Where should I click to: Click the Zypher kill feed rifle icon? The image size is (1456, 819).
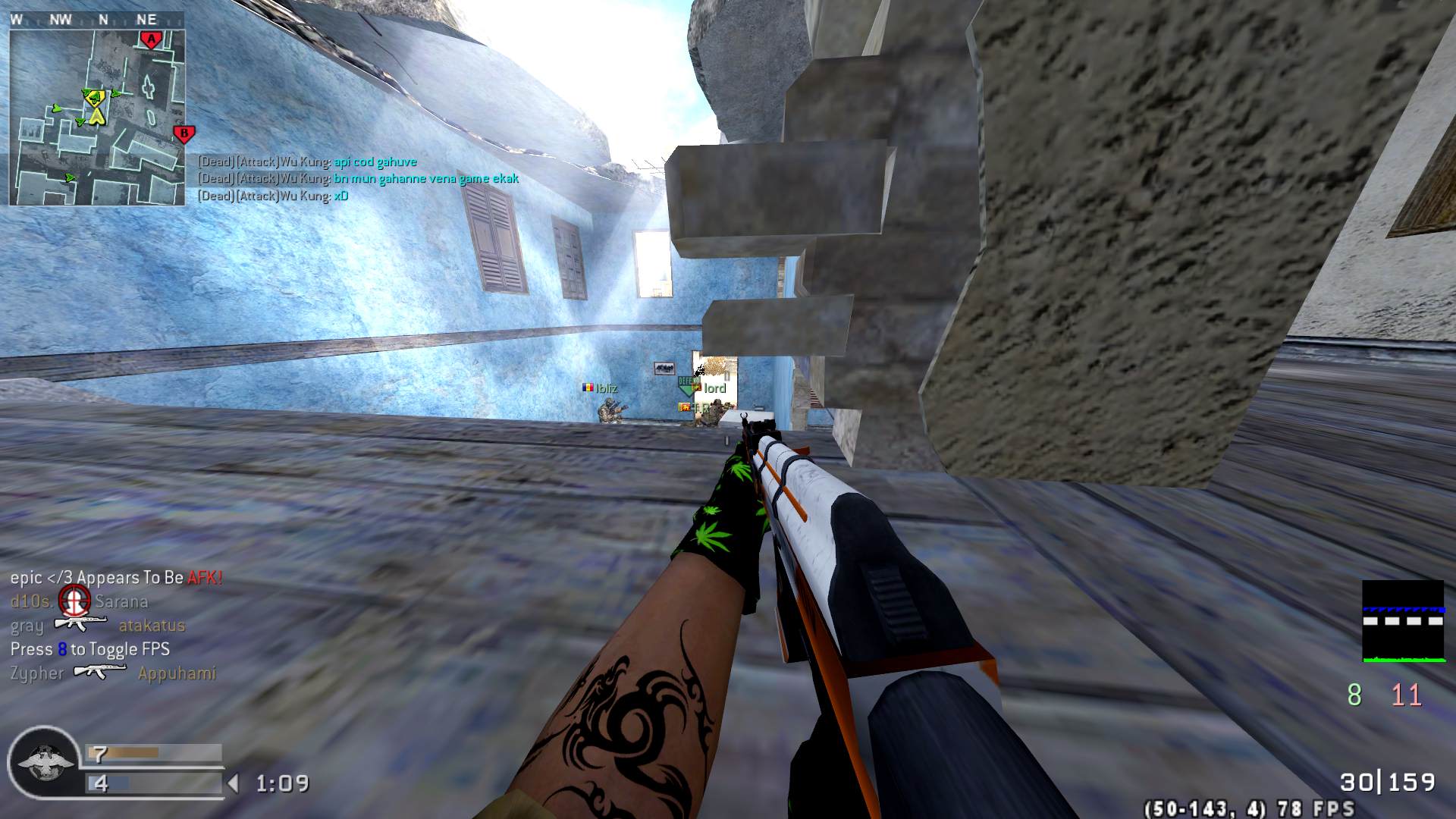click(x=100, y=672)
